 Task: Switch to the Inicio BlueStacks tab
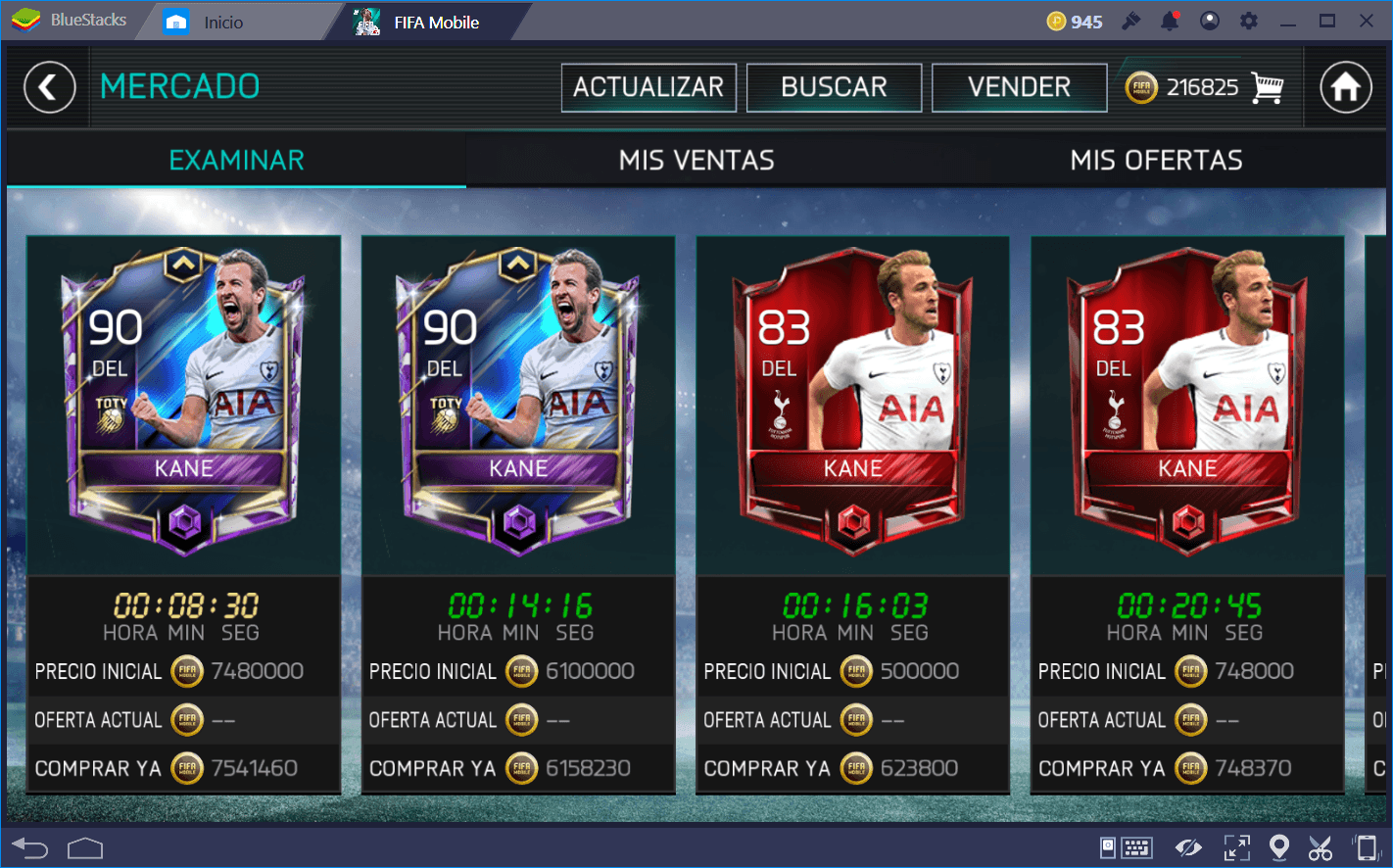[222, 22]
